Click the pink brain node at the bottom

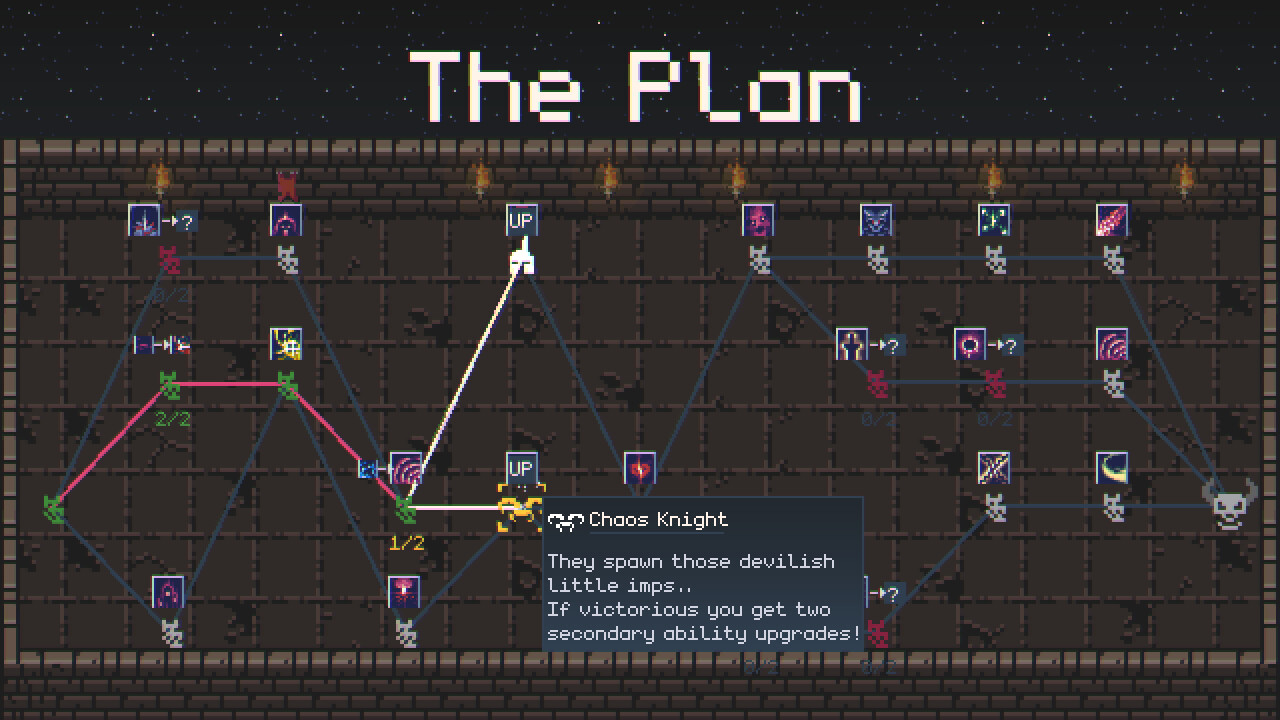coord(402,593)
